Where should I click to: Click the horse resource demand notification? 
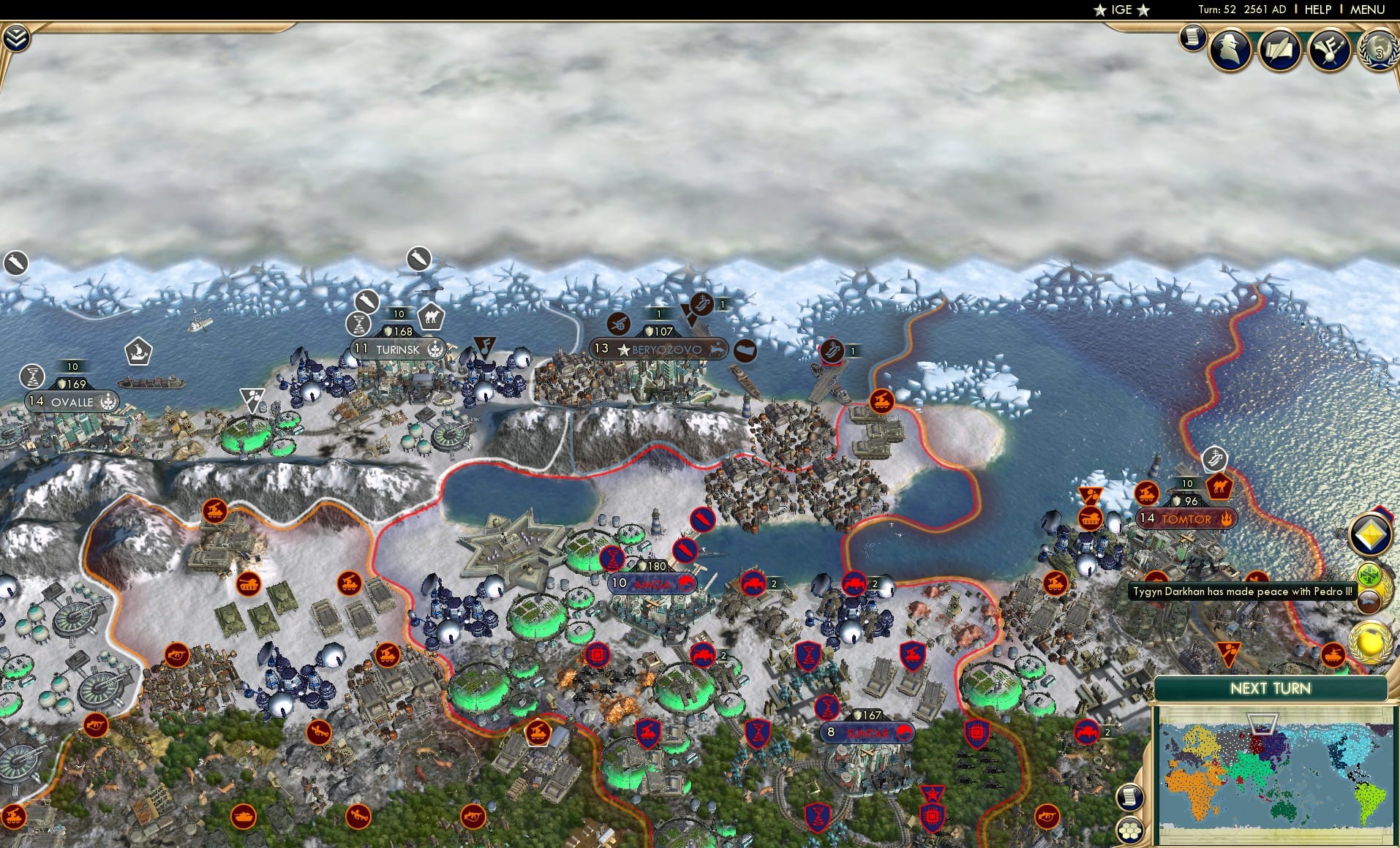(x=1369, y=602)
